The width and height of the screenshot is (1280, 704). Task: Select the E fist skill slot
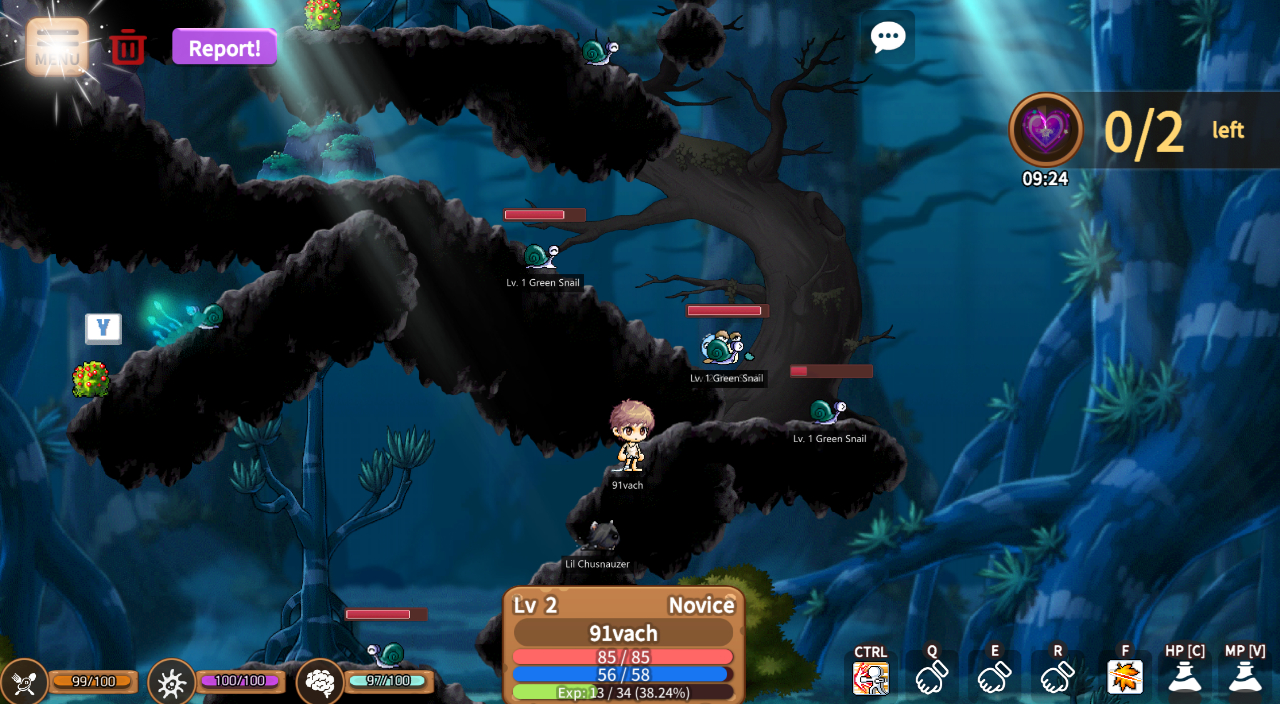(994, 677)
